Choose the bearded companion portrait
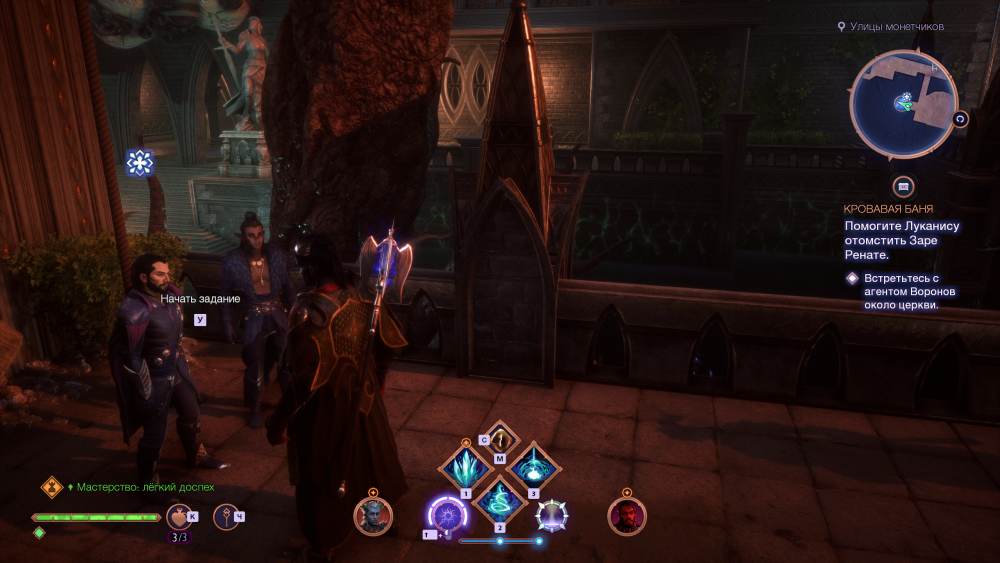The height and width of the screenshot is (563, 1000). [627, 516]
